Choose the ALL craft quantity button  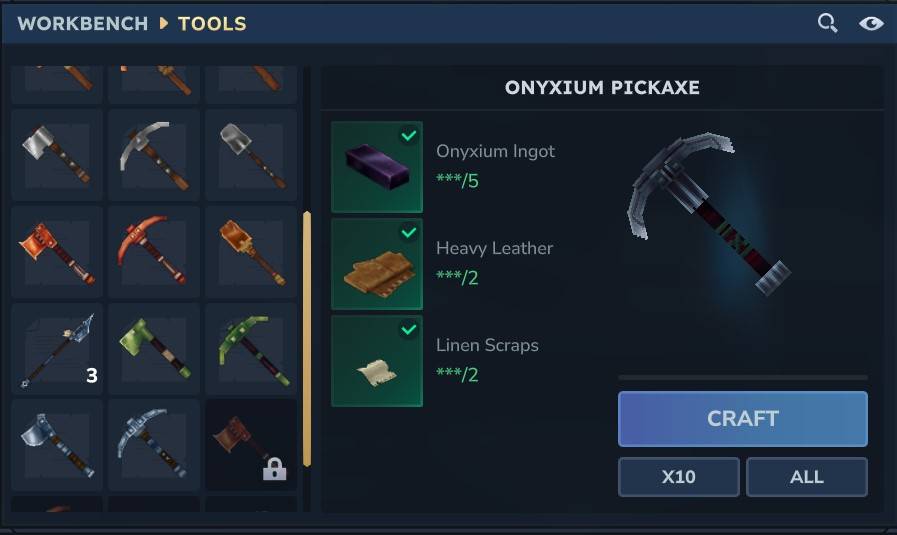pos(806,477)
